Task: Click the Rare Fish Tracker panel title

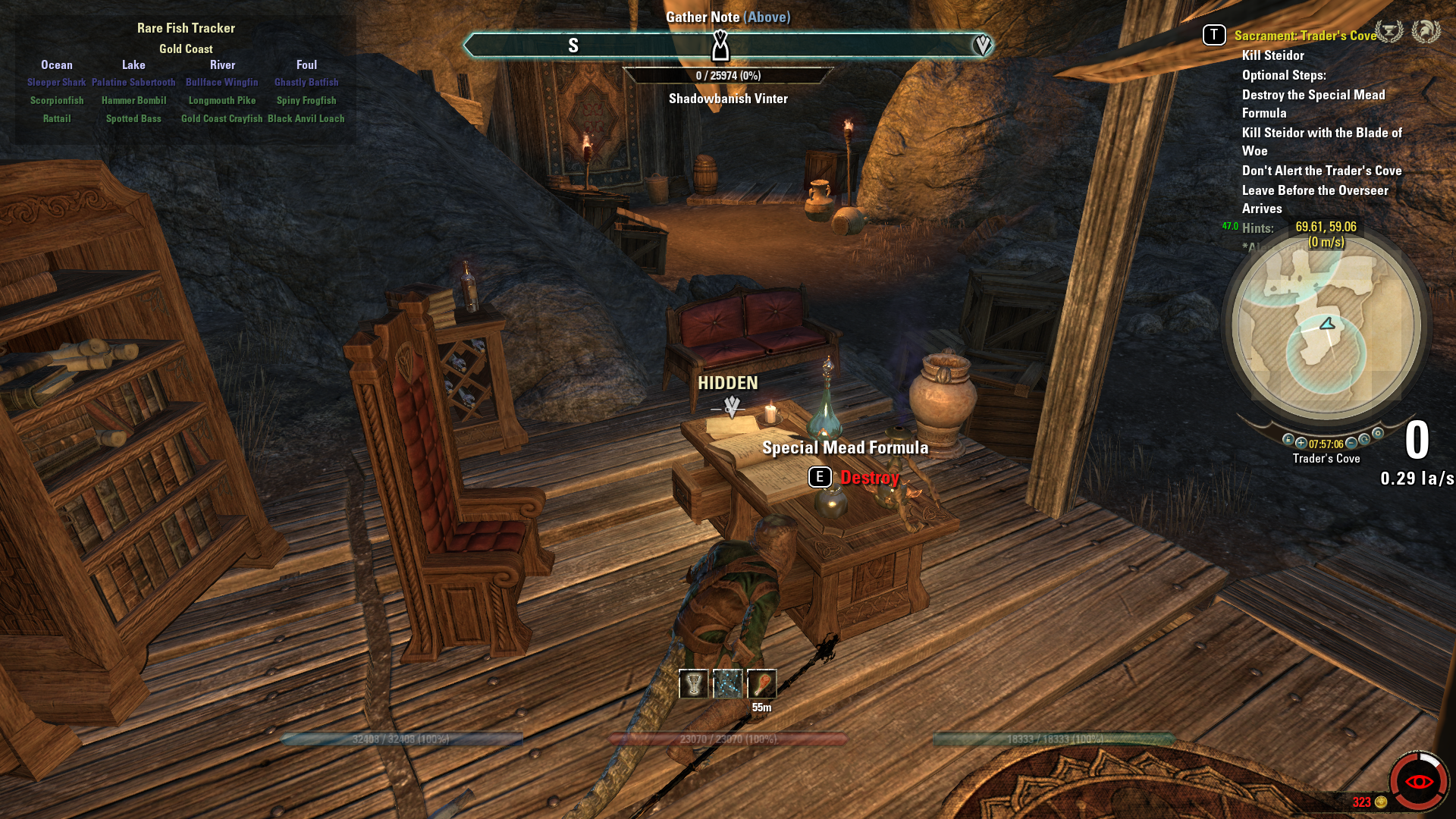Action: tap(186, 28)
